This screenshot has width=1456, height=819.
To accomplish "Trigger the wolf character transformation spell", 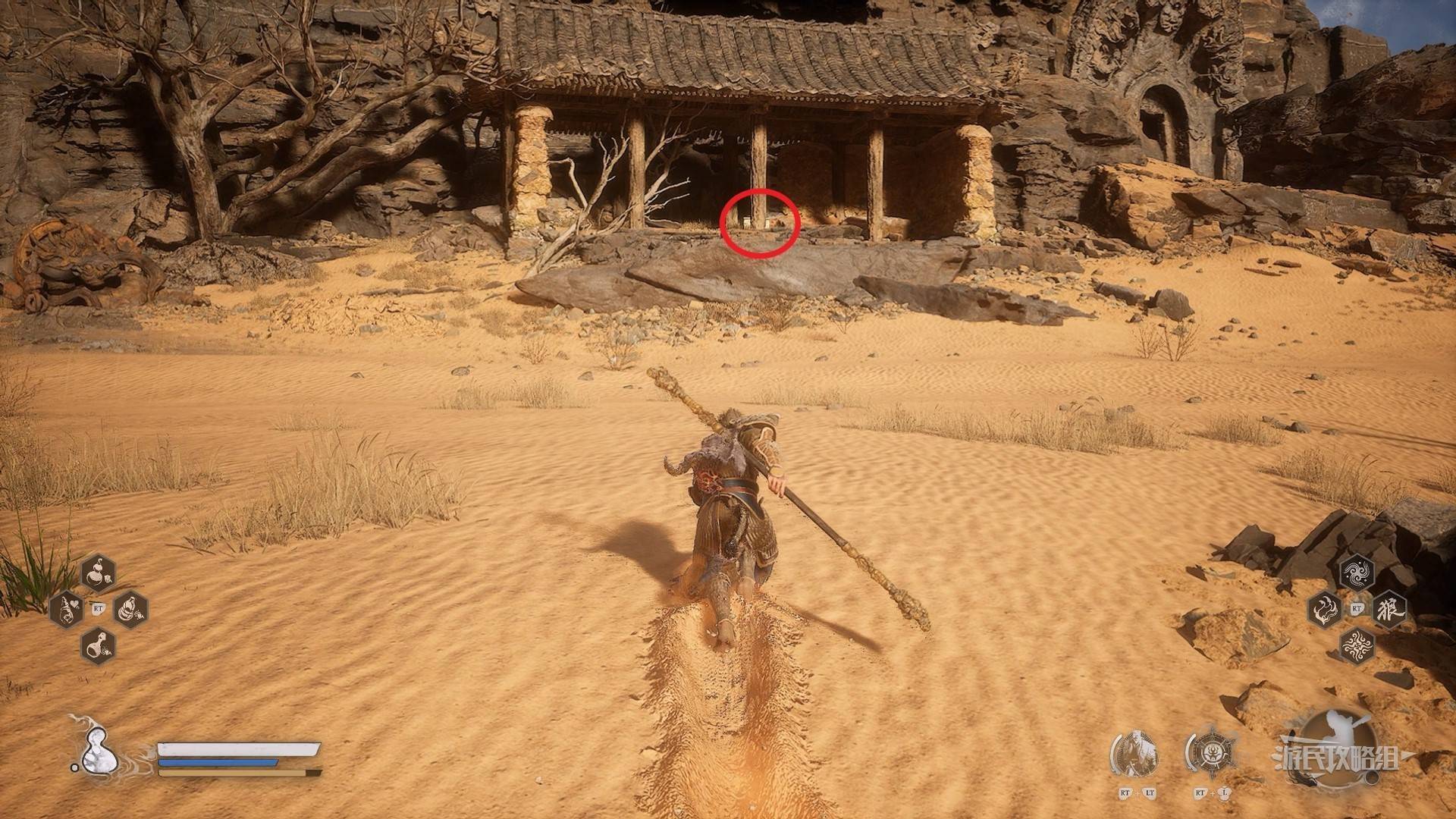I will tap(1389, 608).
